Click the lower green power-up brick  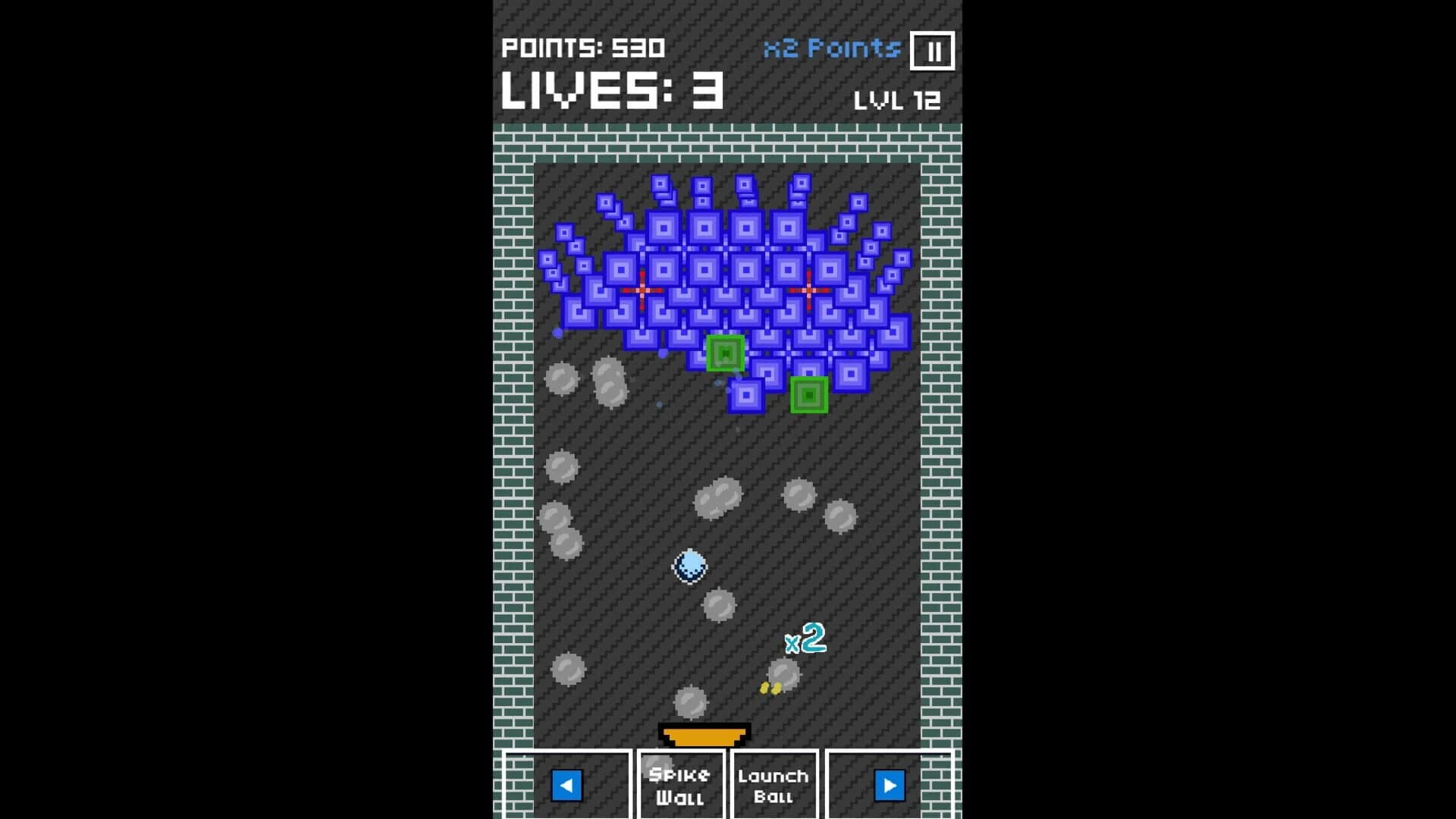tap(808, 395)
